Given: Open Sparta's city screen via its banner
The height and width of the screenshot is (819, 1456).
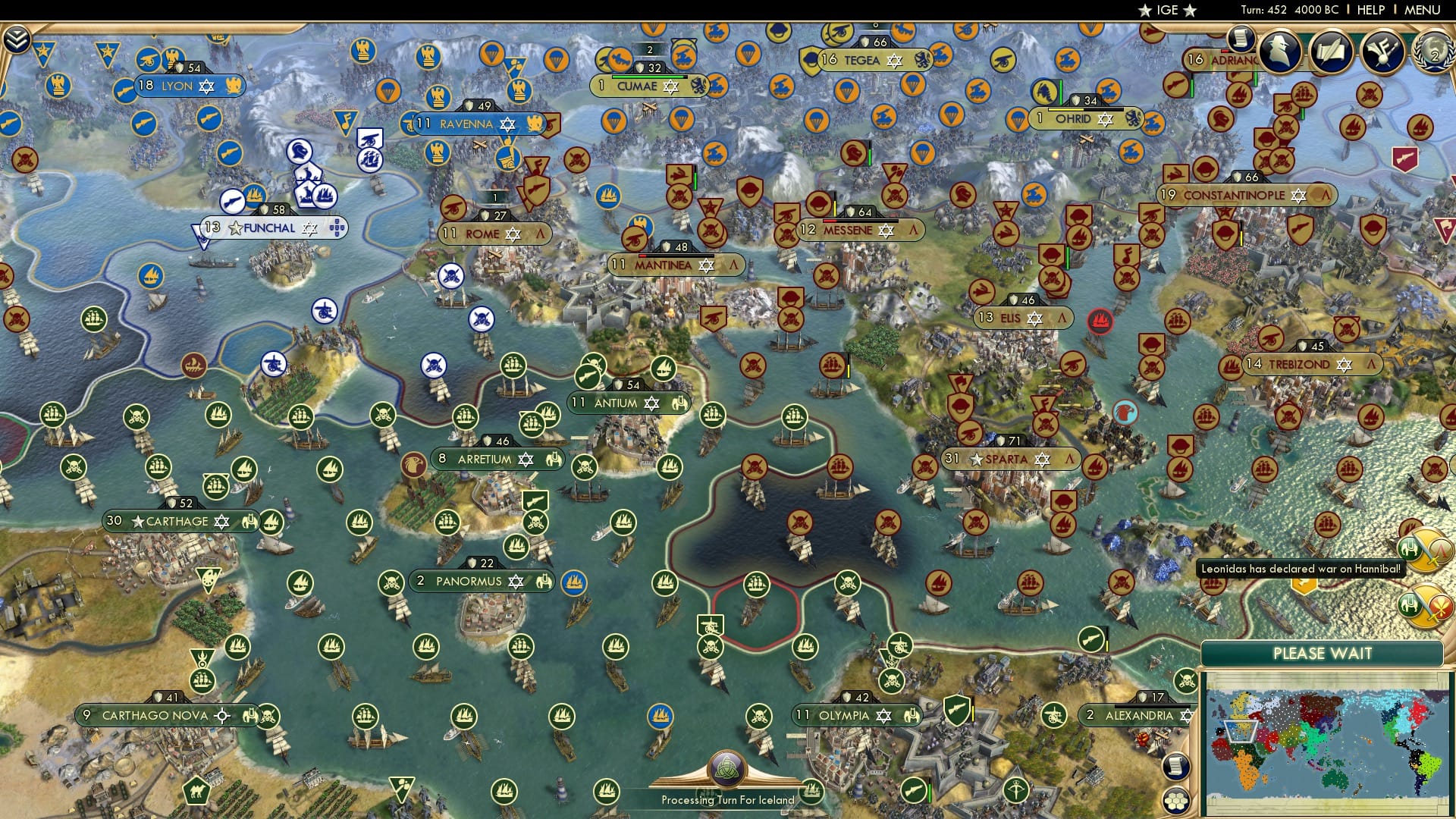Looking at the screenshot, I should [x=1009, y=459].
